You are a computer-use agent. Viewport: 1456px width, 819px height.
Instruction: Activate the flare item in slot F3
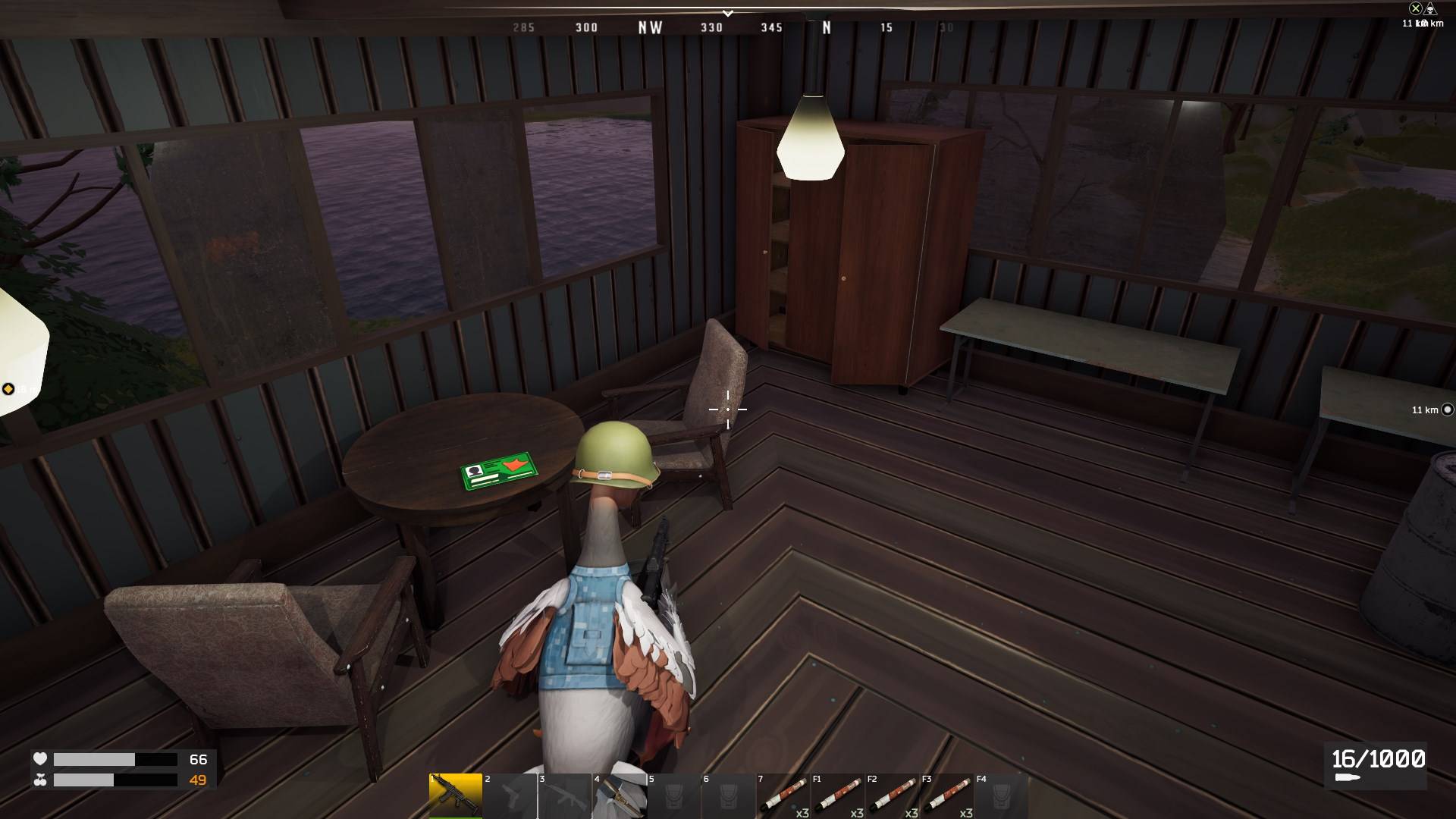[x=947, y=795]
